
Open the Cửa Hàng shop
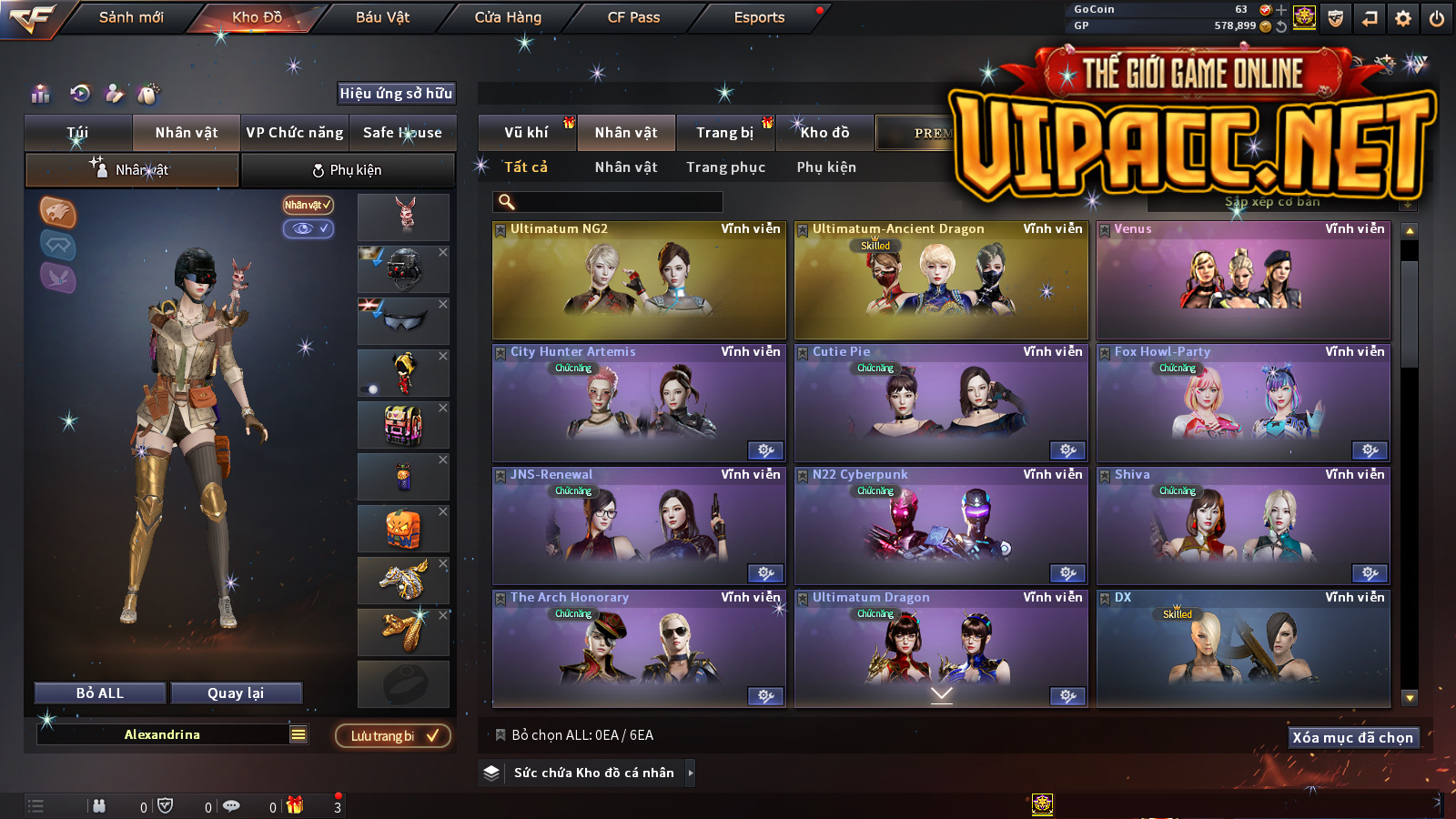tap(508, 17)
